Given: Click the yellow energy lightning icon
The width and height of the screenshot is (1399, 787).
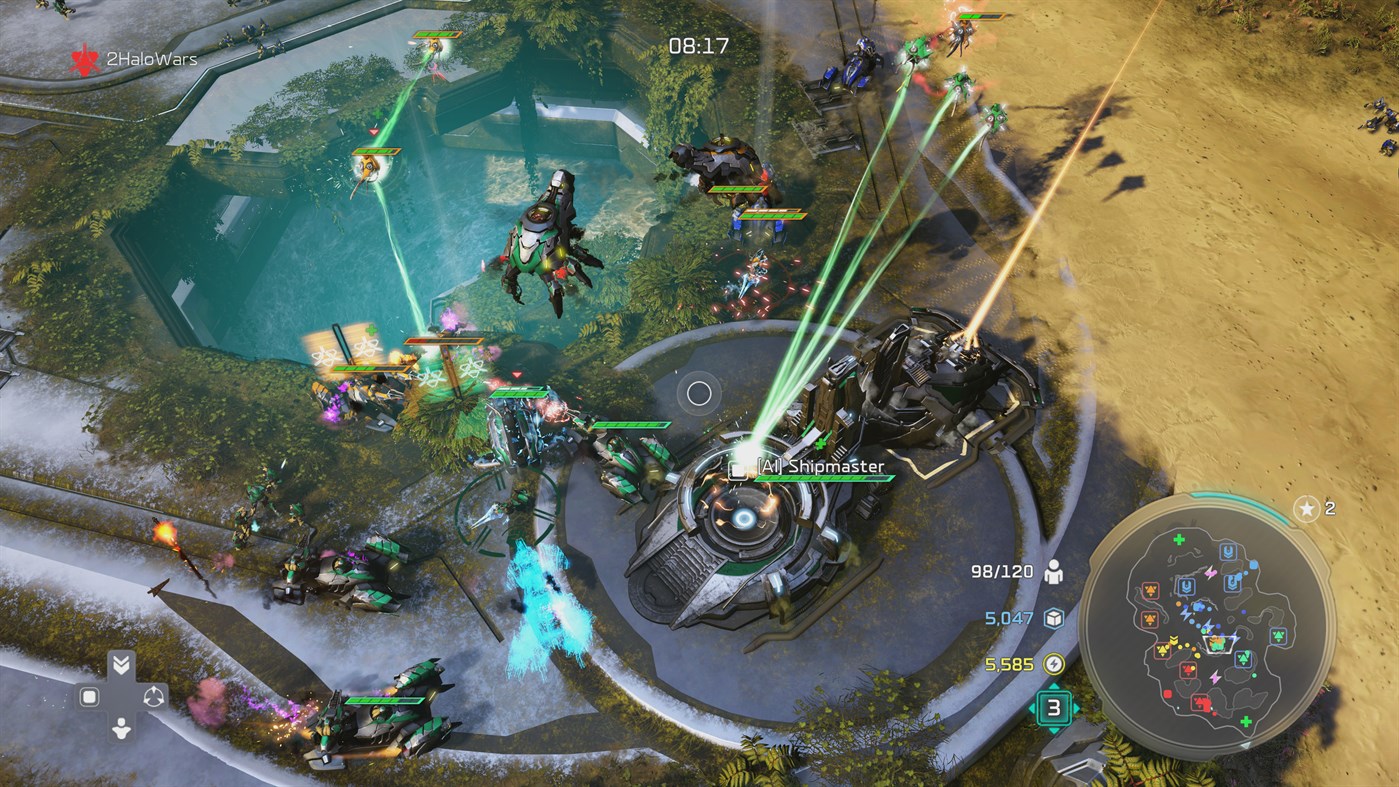Looking at the screenshot, I should tap(1053, 664).
